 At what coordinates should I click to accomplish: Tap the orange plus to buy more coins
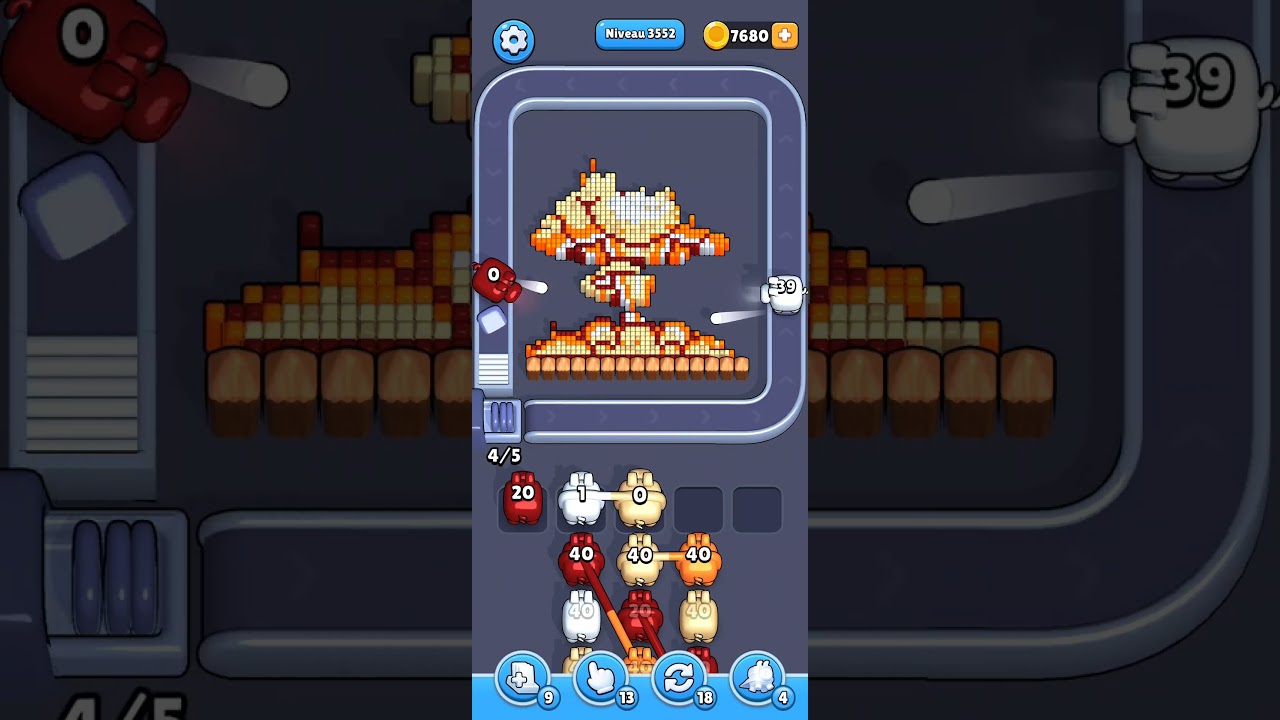click(785, 35)
